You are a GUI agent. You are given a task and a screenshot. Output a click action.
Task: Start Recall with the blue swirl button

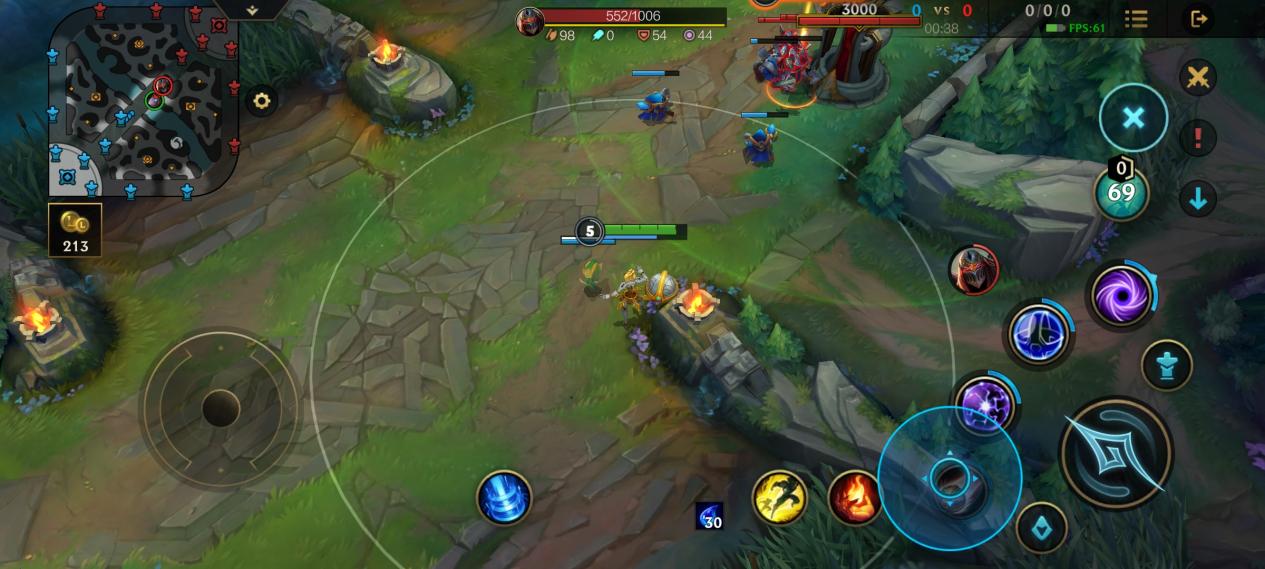504,497
